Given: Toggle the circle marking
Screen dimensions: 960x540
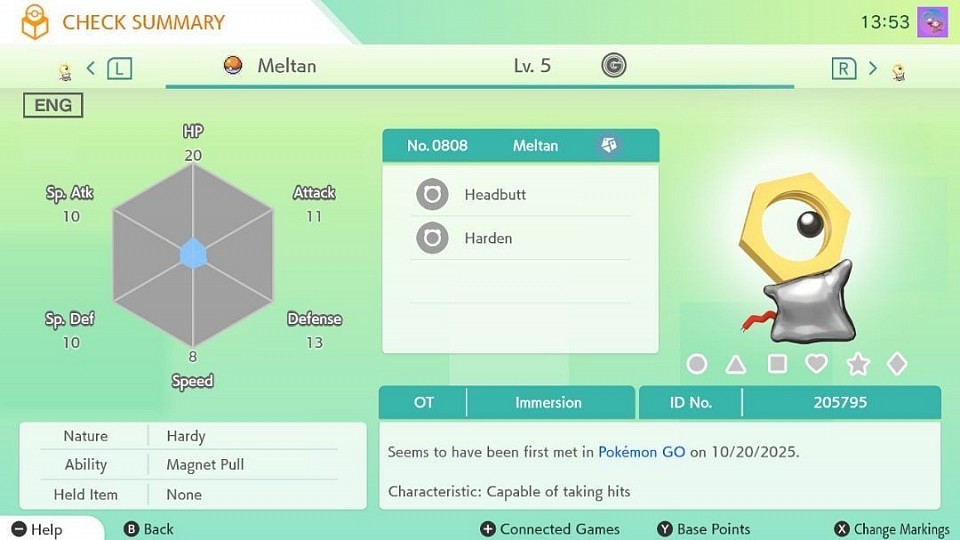Looking at the screenshot, I should [697, 364].
